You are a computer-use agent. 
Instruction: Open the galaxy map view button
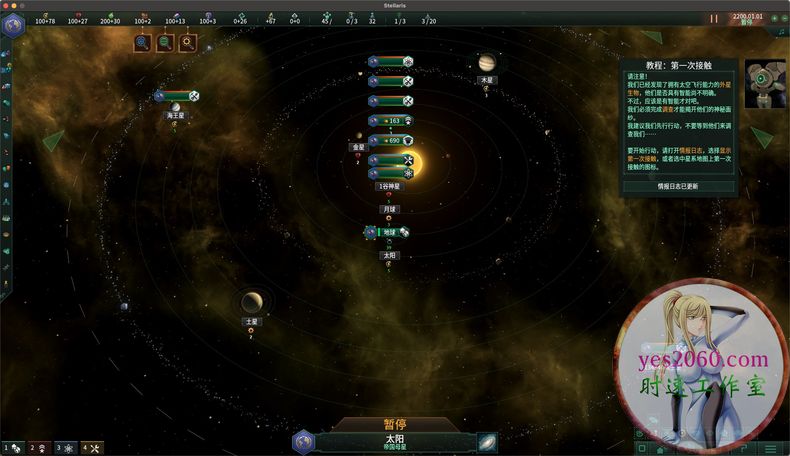pyautogui.click(x=487, y=442)
